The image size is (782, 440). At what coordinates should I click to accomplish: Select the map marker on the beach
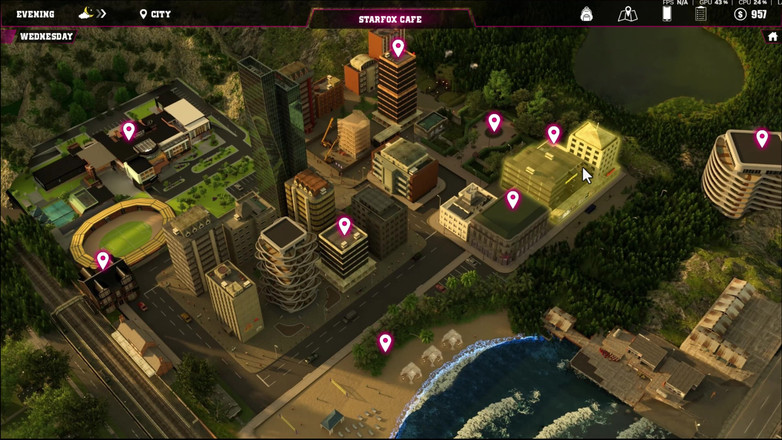385,343
